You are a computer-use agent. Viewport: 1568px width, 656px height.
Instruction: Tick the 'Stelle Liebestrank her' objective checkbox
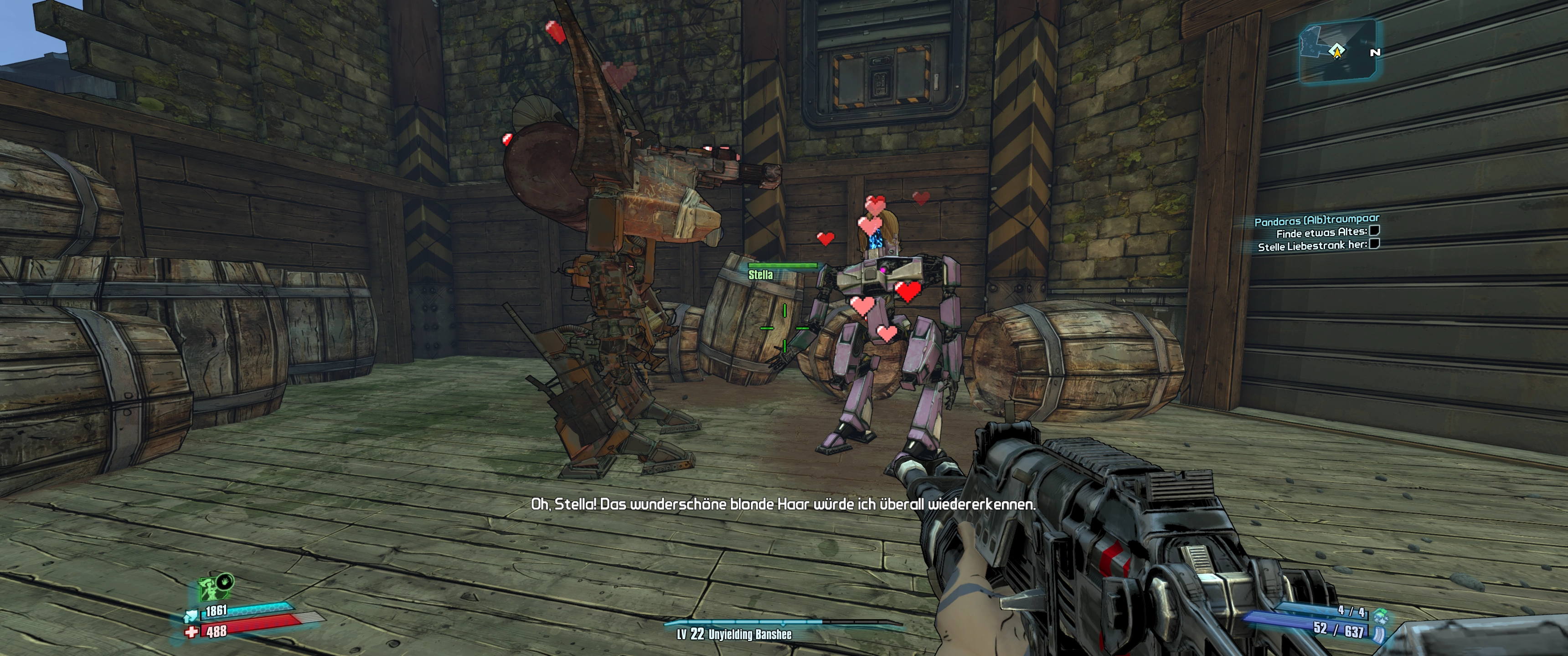point(1374,244)
